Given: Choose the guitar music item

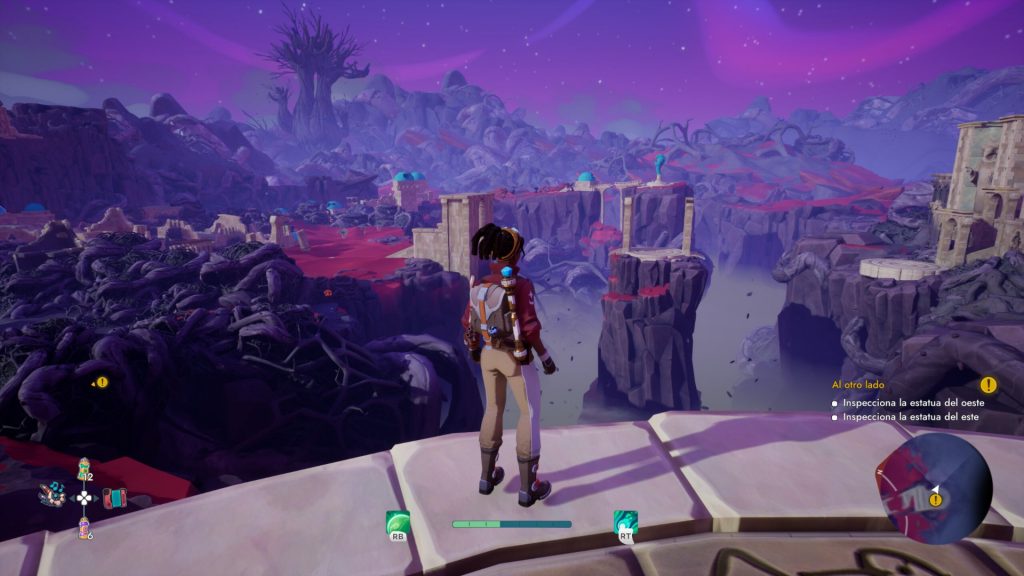Looking at the screenshot, I should point(53,493).
